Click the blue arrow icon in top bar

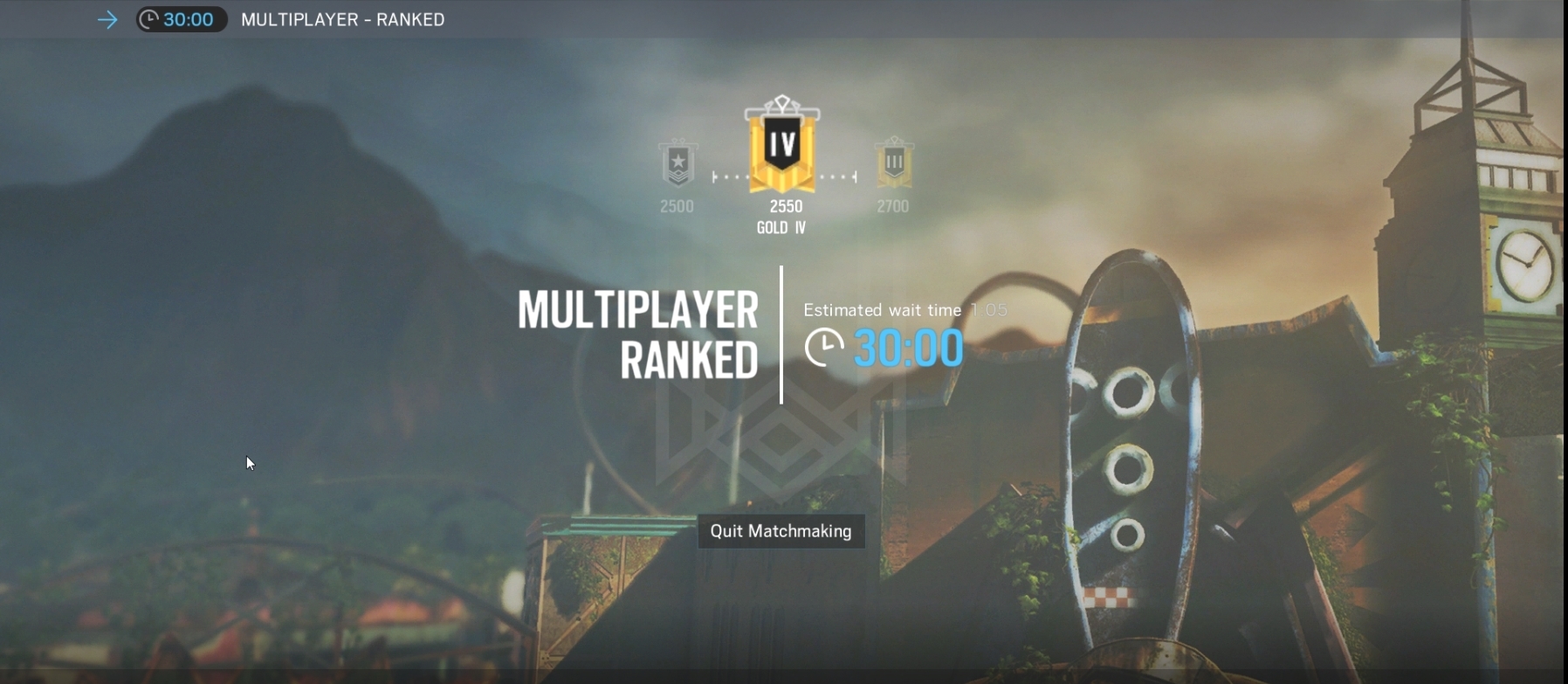pos(107,19)
